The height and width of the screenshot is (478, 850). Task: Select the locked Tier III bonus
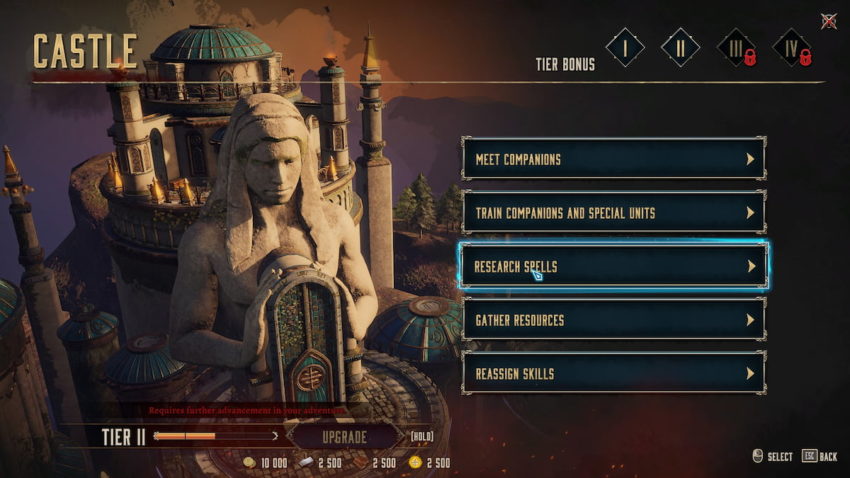[x=736, y=48]
